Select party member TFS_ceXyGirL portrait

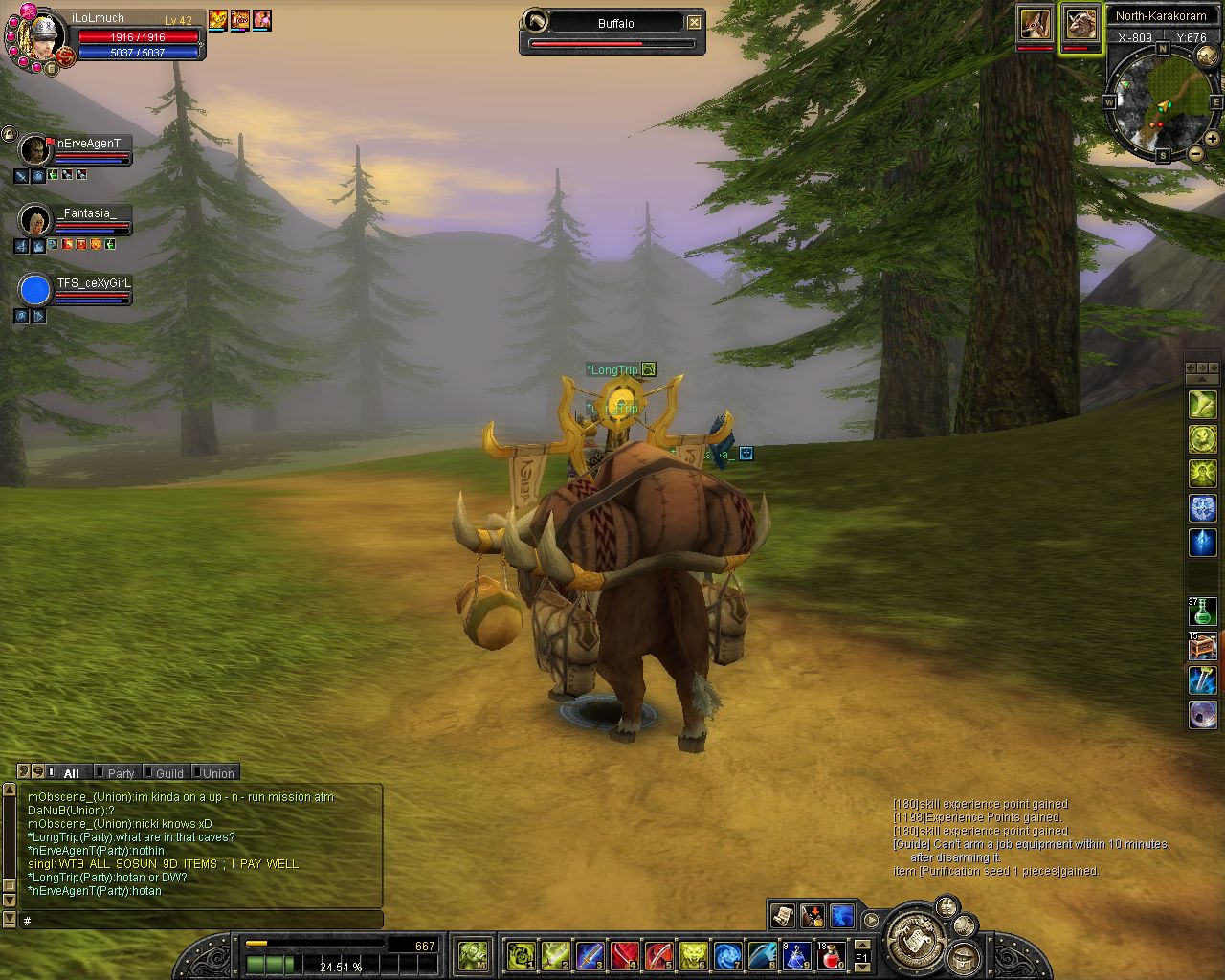(35, 289)
